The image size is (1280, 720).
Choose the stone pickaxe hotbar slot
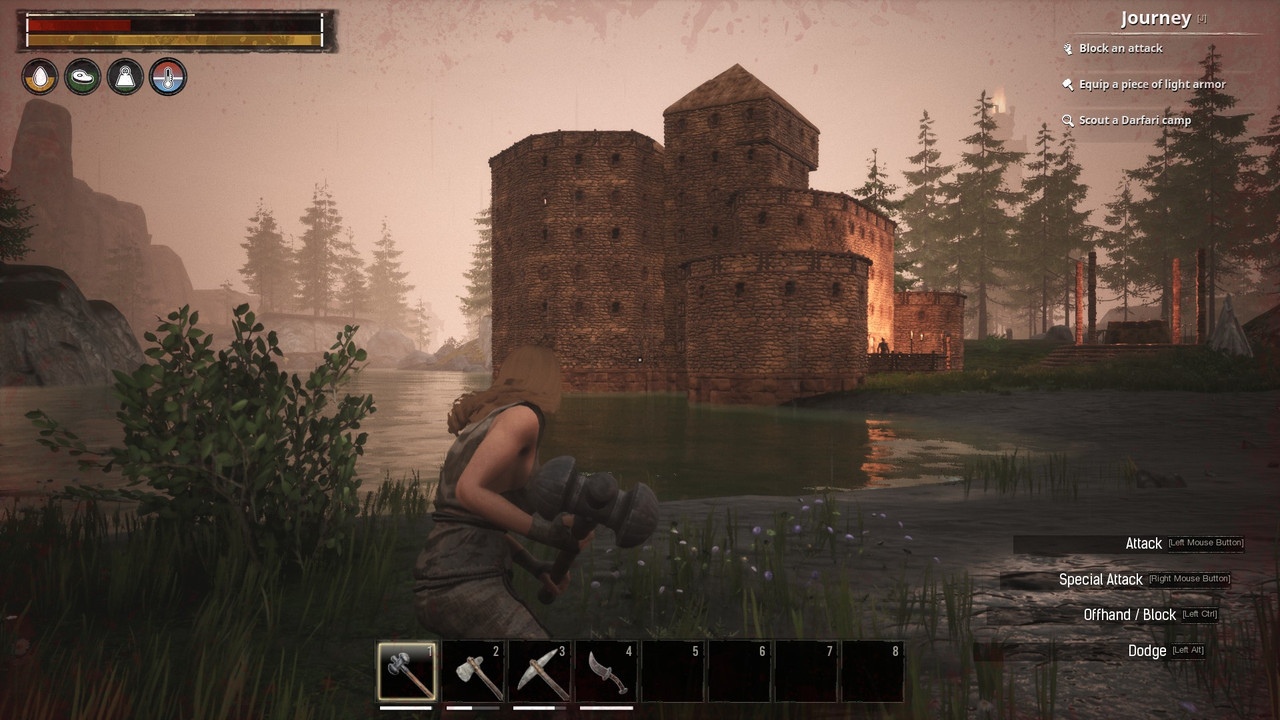(540, 671)
